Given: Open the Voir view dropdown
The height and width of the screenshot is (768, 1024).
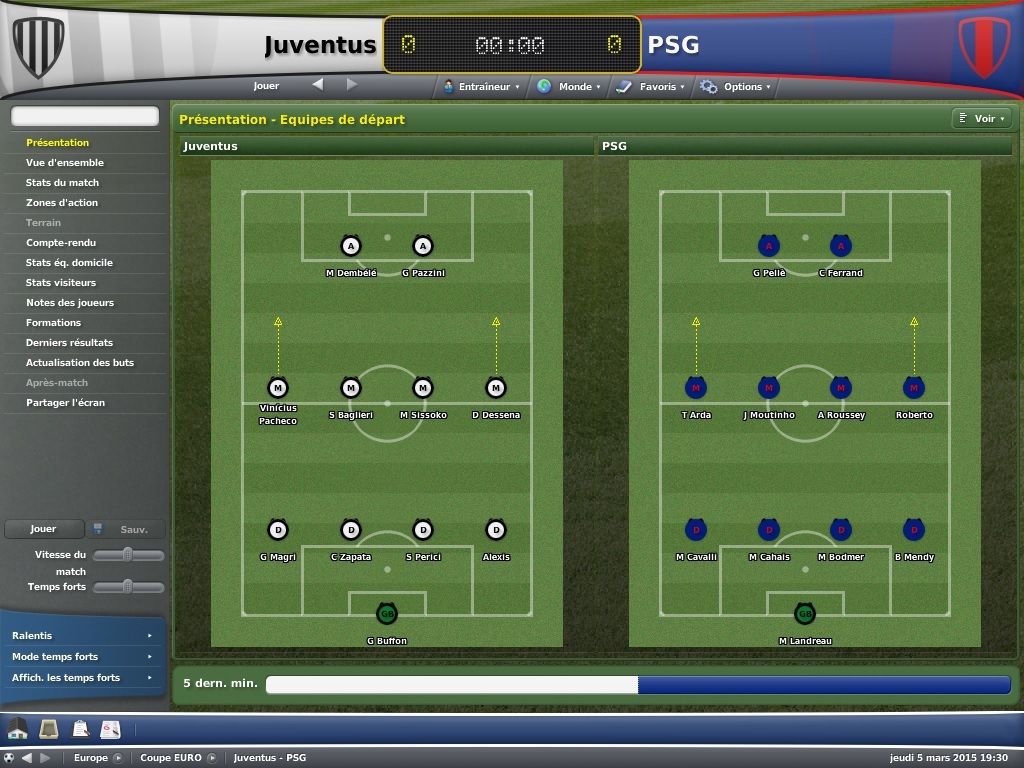Looking at the screenshot, I should pos(980,119).
